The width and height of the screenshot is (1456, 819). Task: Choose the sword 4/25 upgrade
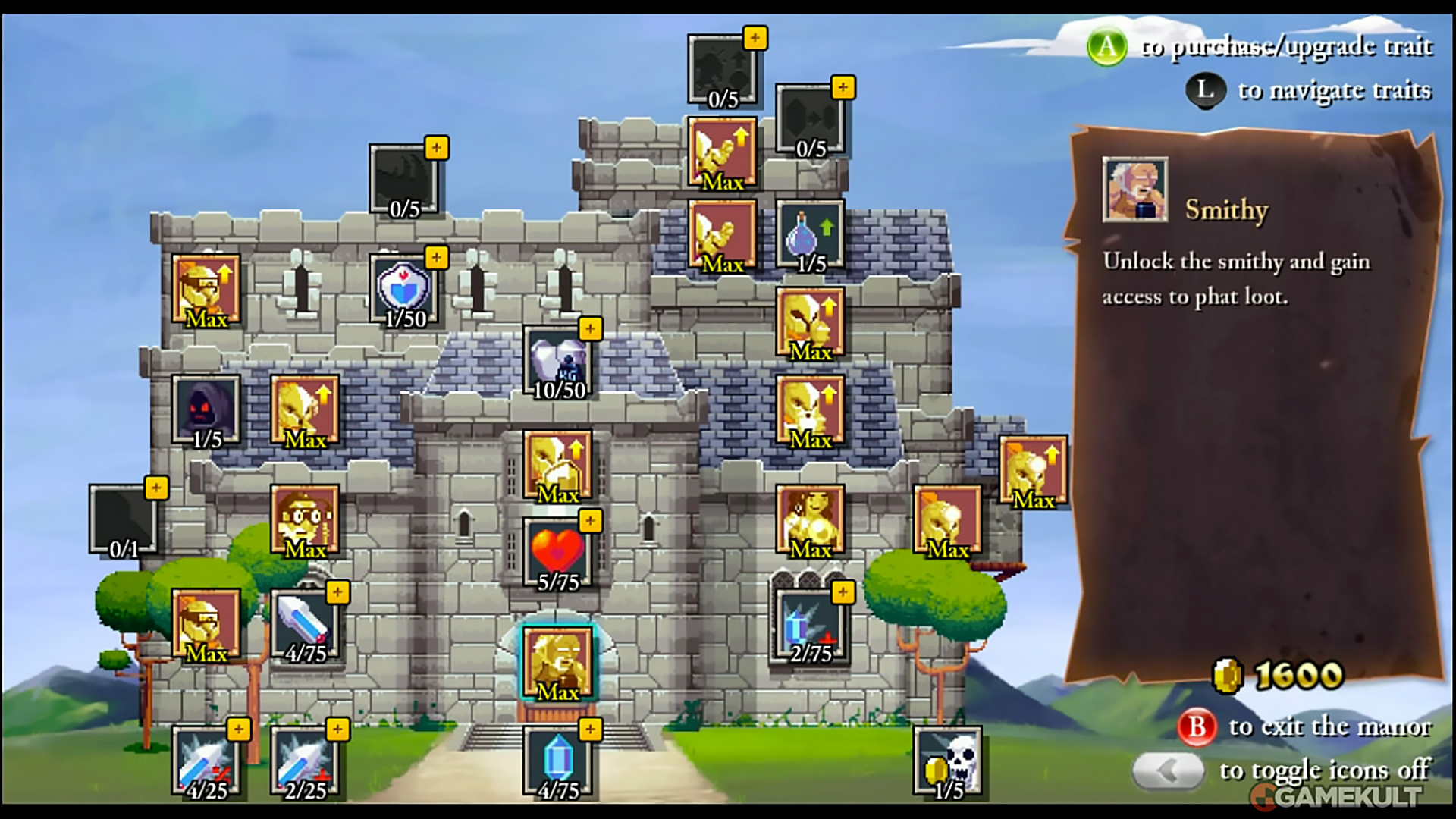pos(206,761)
